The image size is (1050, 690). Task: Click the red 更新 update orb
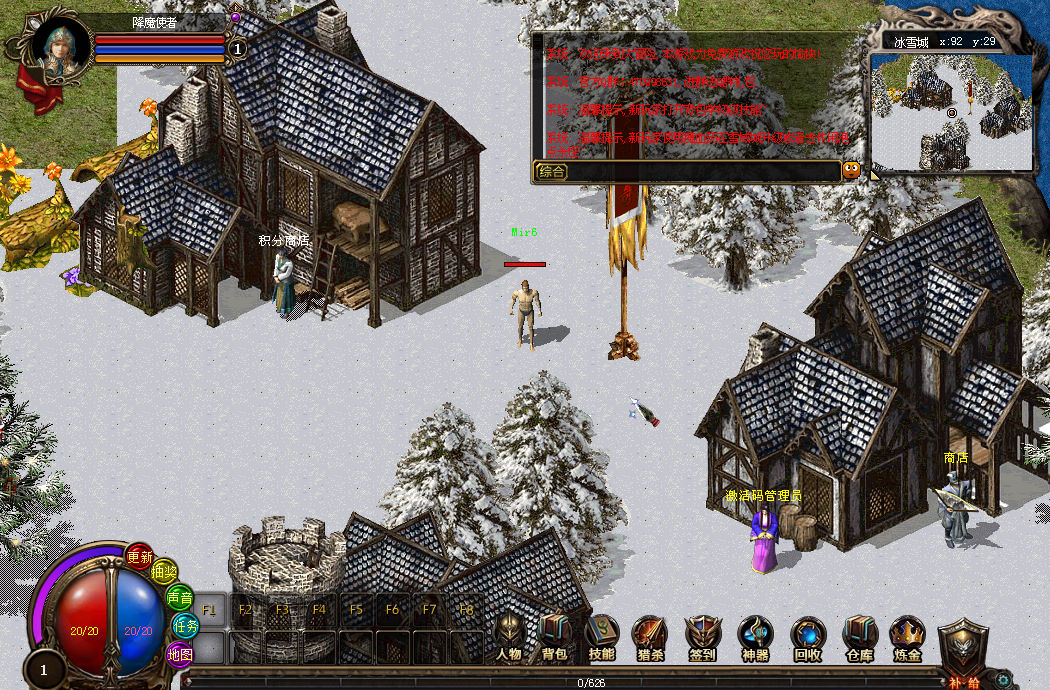pos(140,557)
